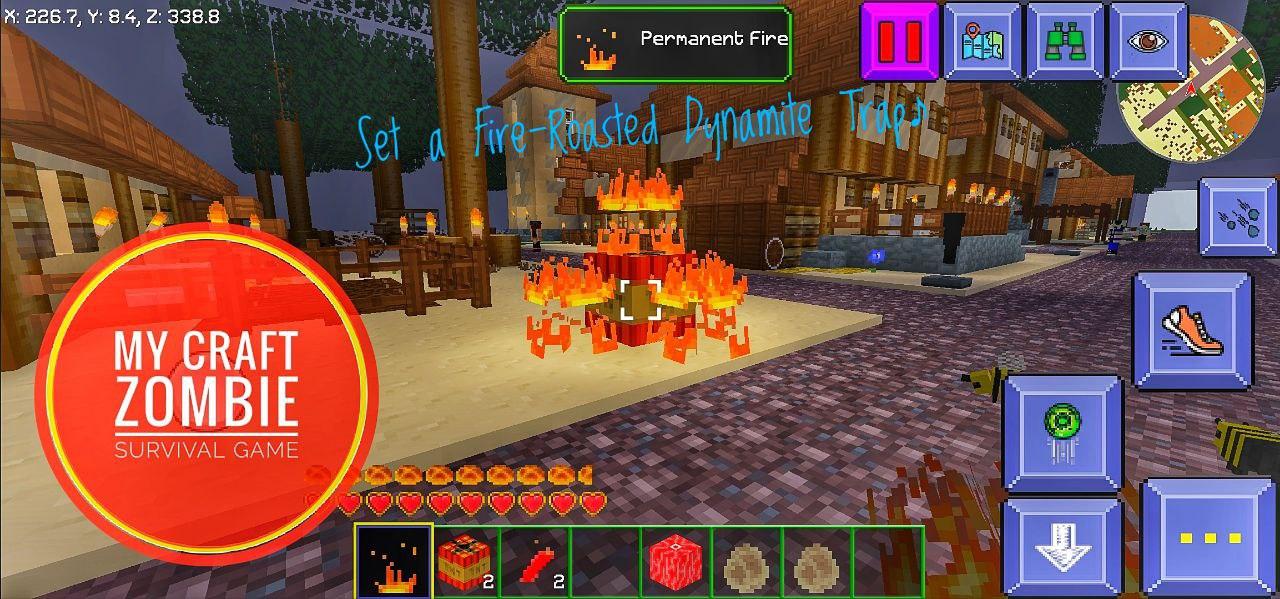
Task: Choose the red chili pepper slot
Action: click(536, 562)
